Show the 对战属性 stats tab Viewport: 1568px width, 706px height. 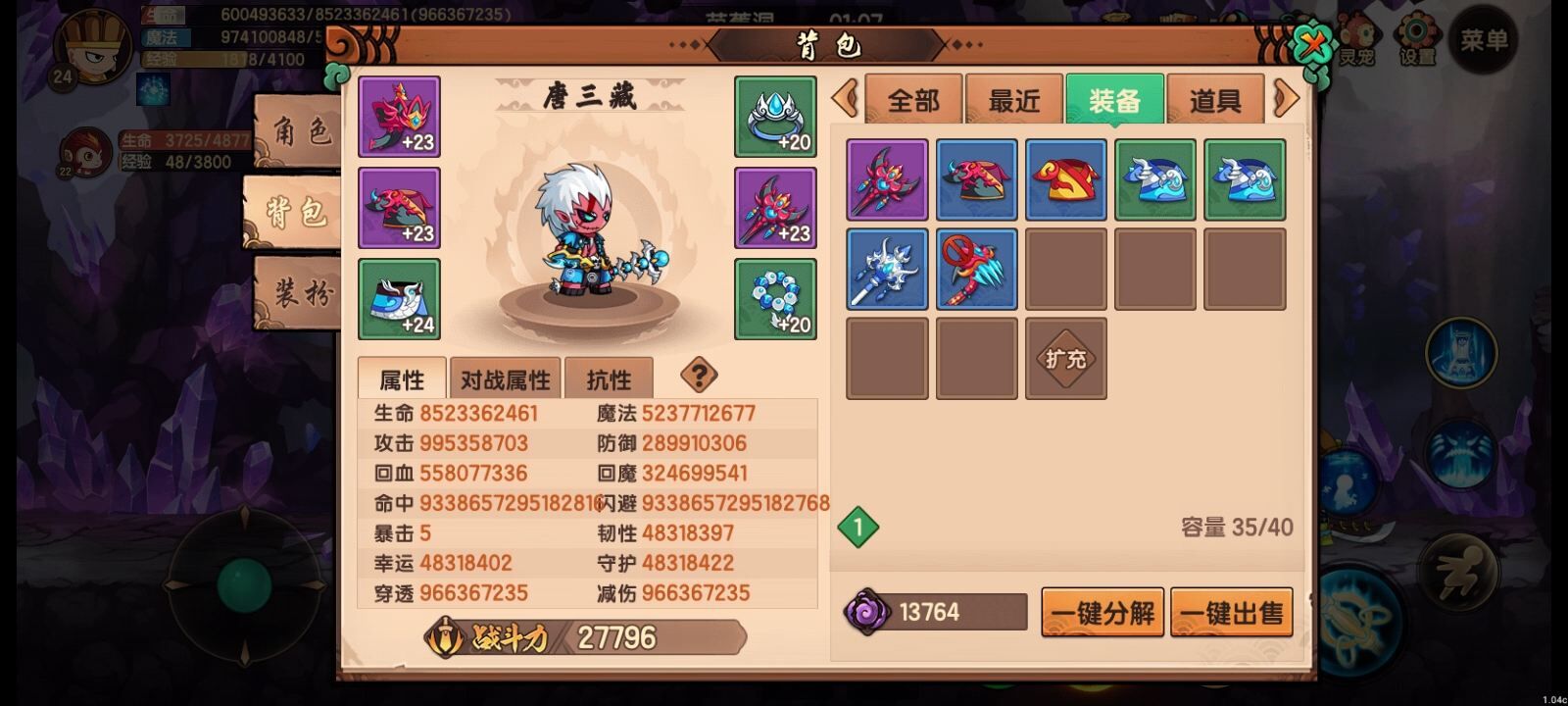[505, 379]
